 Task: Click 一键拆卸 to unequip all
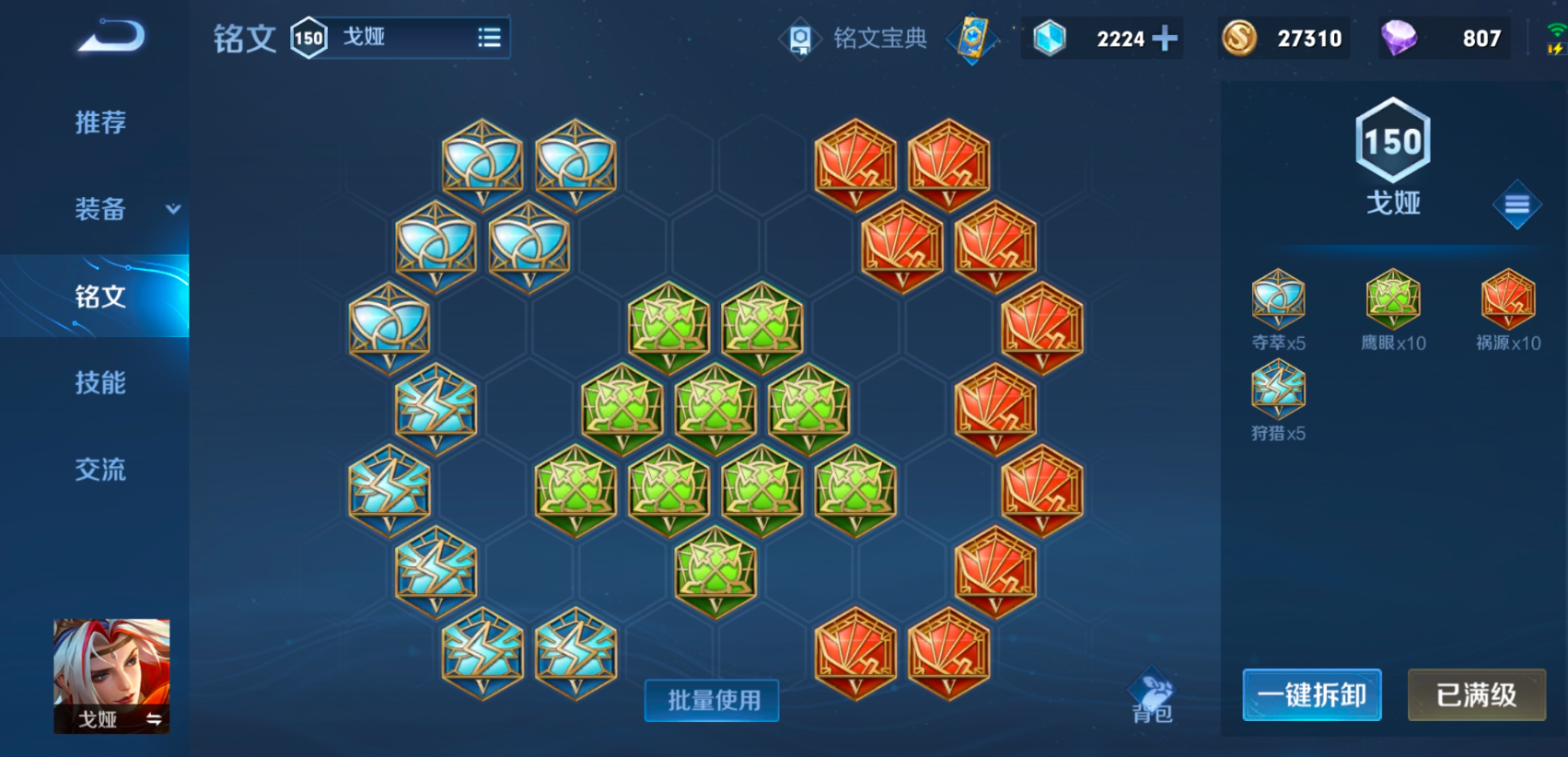pos(1311,694)
